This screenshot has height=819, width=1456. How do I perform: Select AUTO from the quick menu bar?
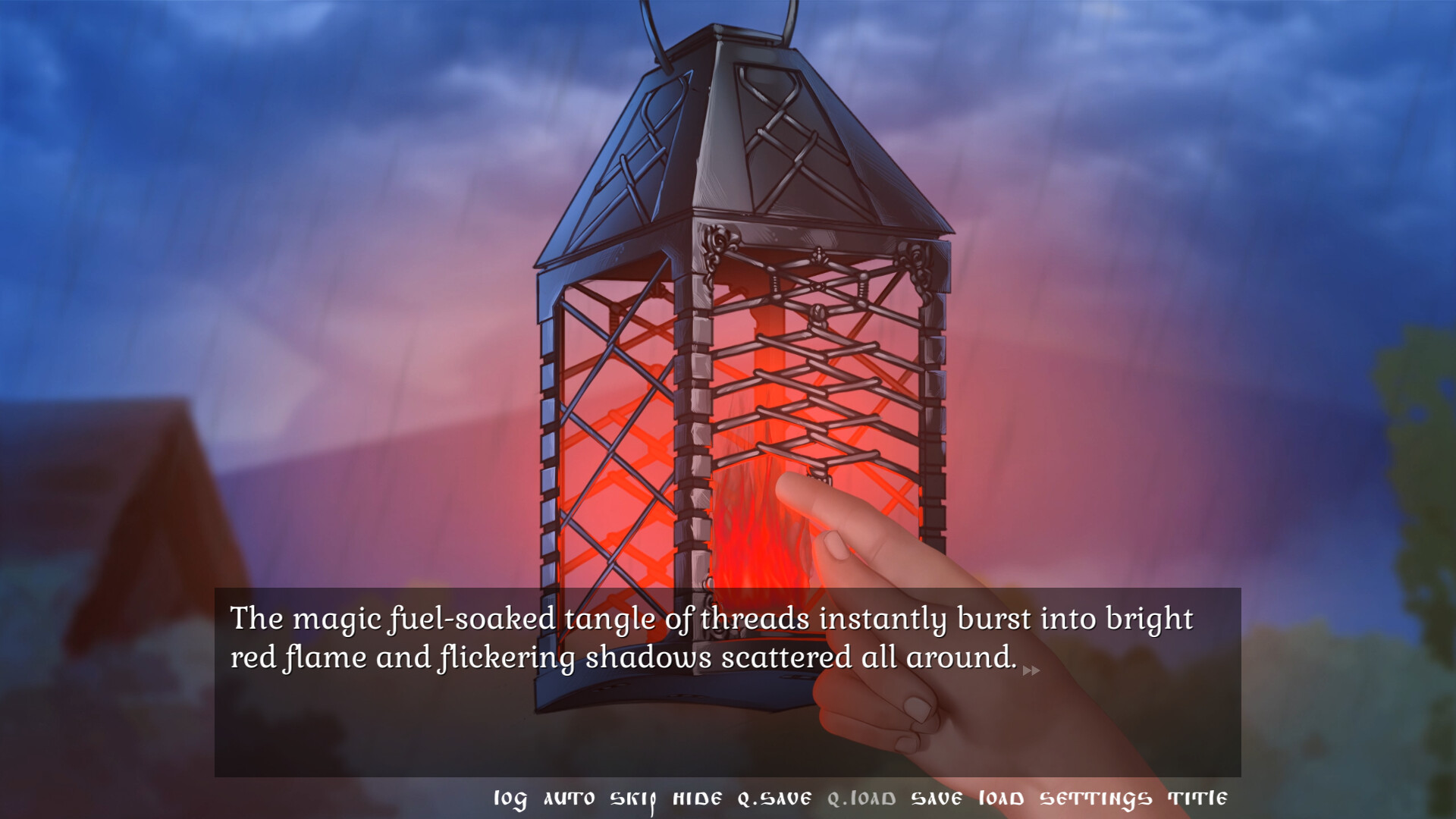pos(568,798)
